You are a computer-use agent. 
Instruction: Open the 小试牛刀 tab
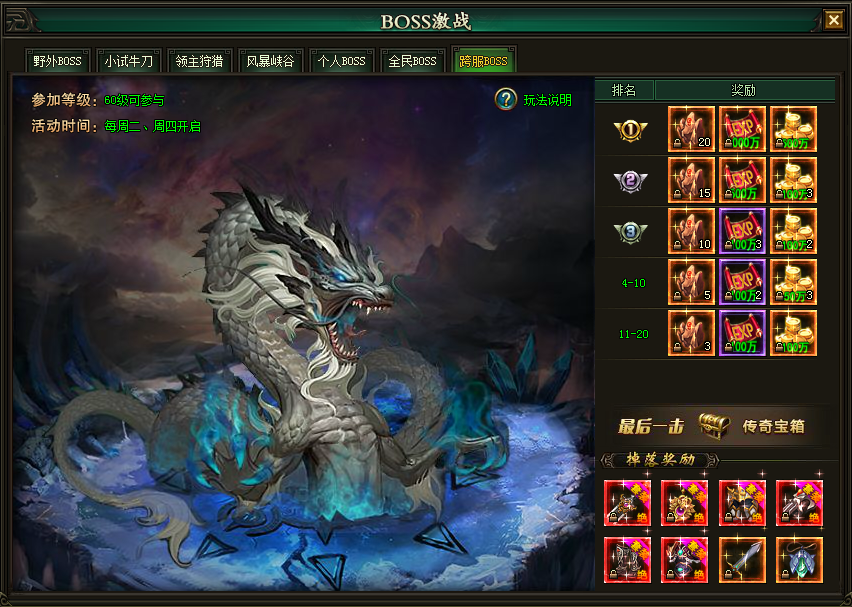(129, 61)
